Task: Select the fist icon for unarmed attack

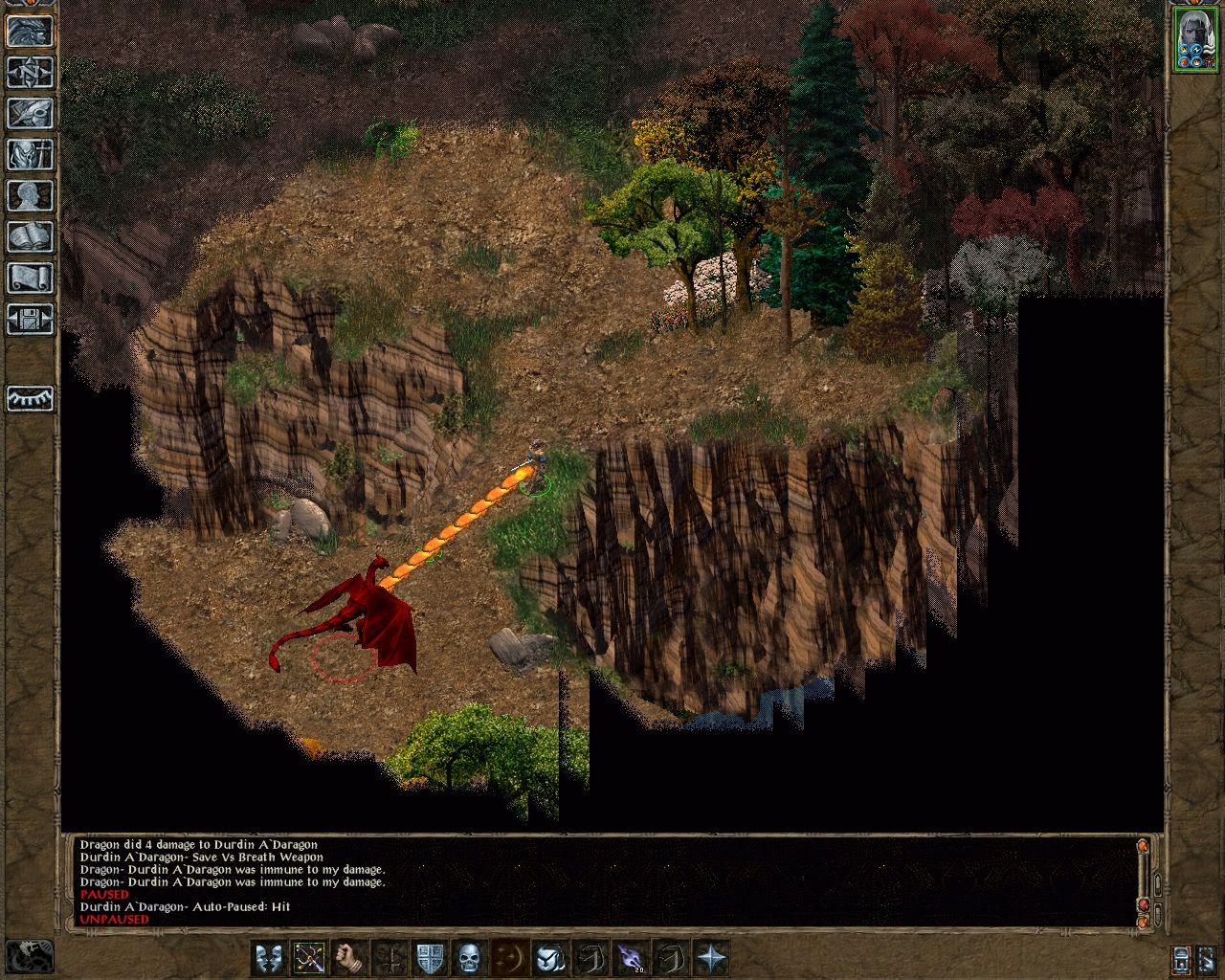Action: (346, 958)
